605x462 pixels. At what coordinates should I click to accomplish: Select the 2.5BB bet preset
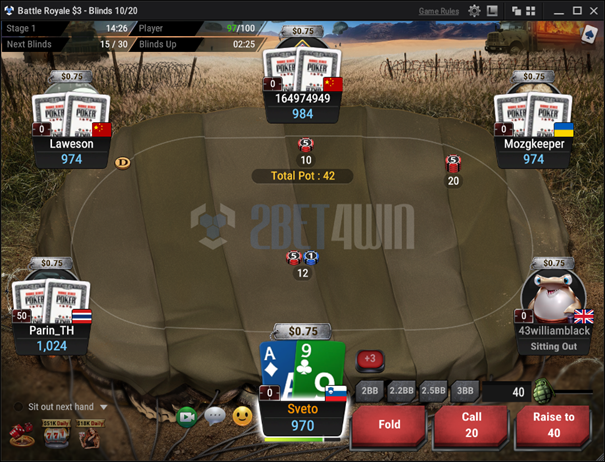[x=433, y=390]
